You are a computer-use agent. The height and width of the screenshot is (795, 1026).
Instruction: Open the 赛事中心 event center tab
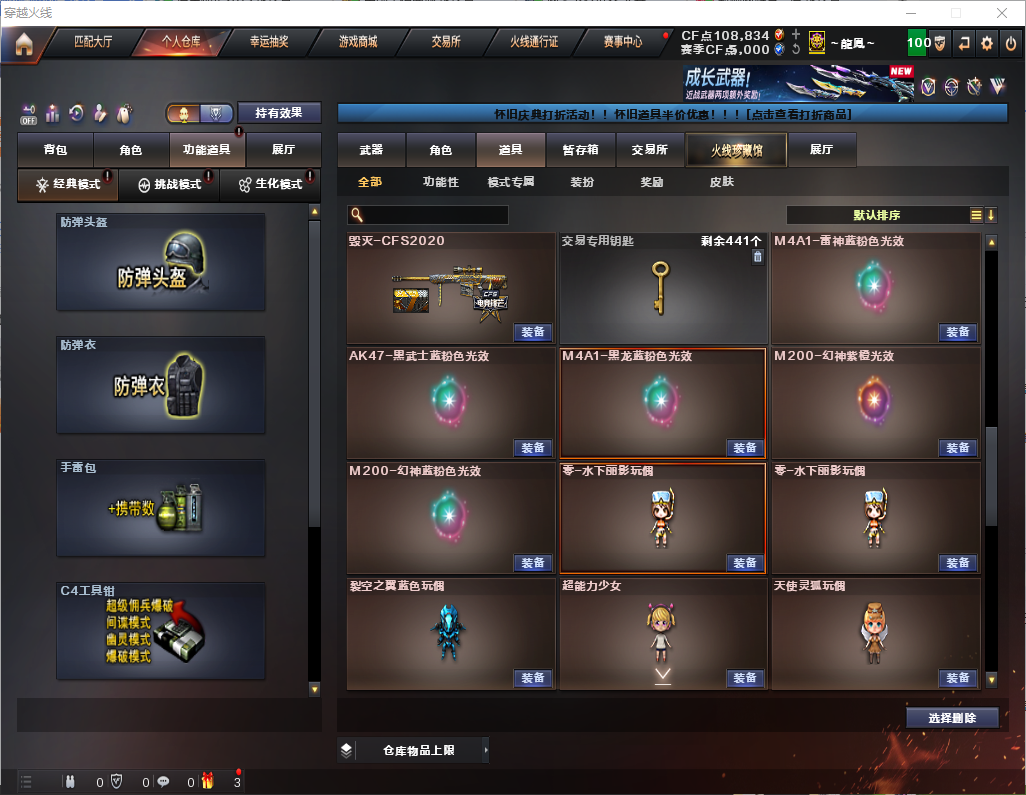point(622,42)
